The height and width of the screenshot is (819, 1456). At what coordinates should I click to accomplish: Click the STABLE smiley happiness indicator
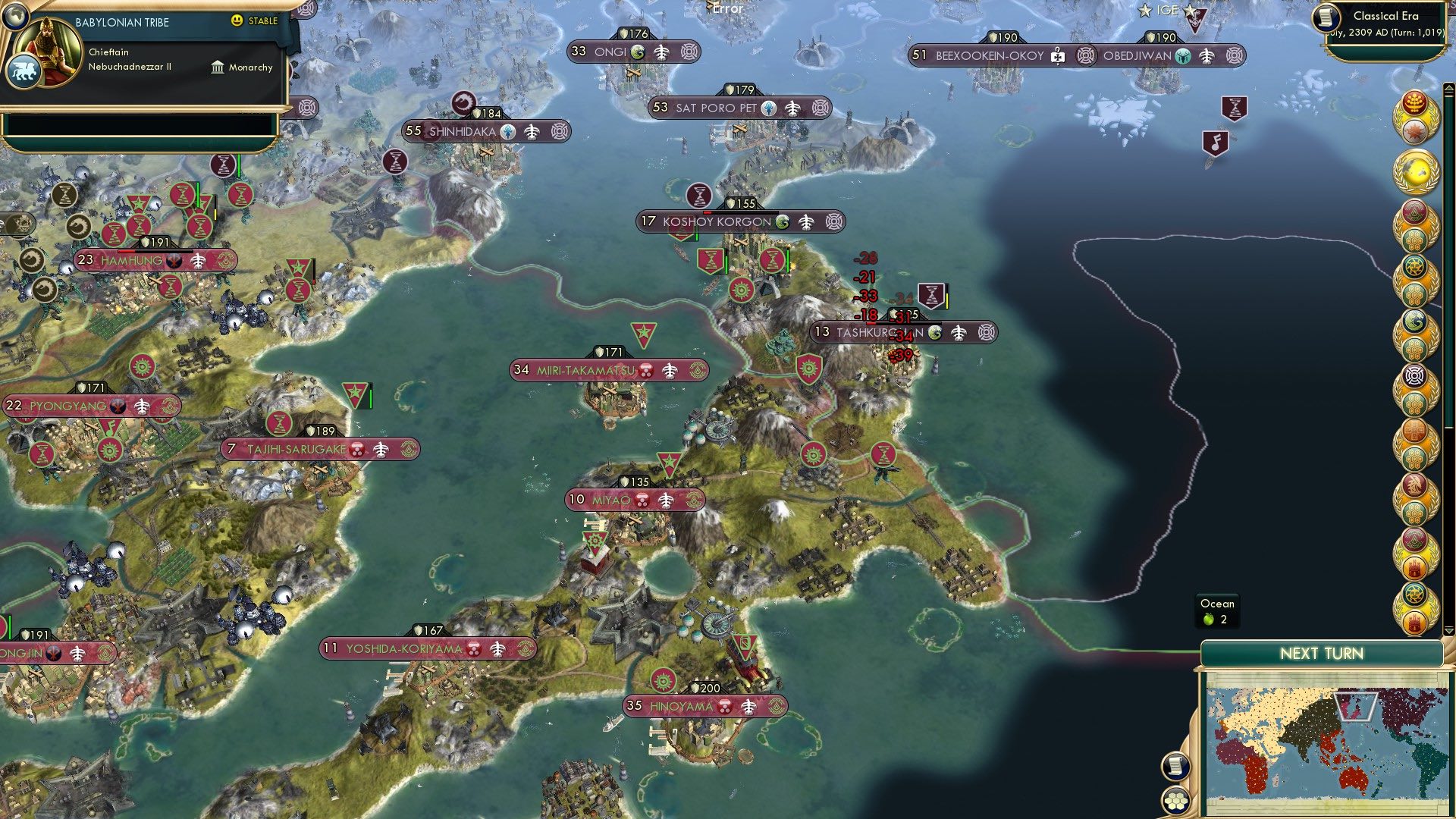[x=237, y=21]
